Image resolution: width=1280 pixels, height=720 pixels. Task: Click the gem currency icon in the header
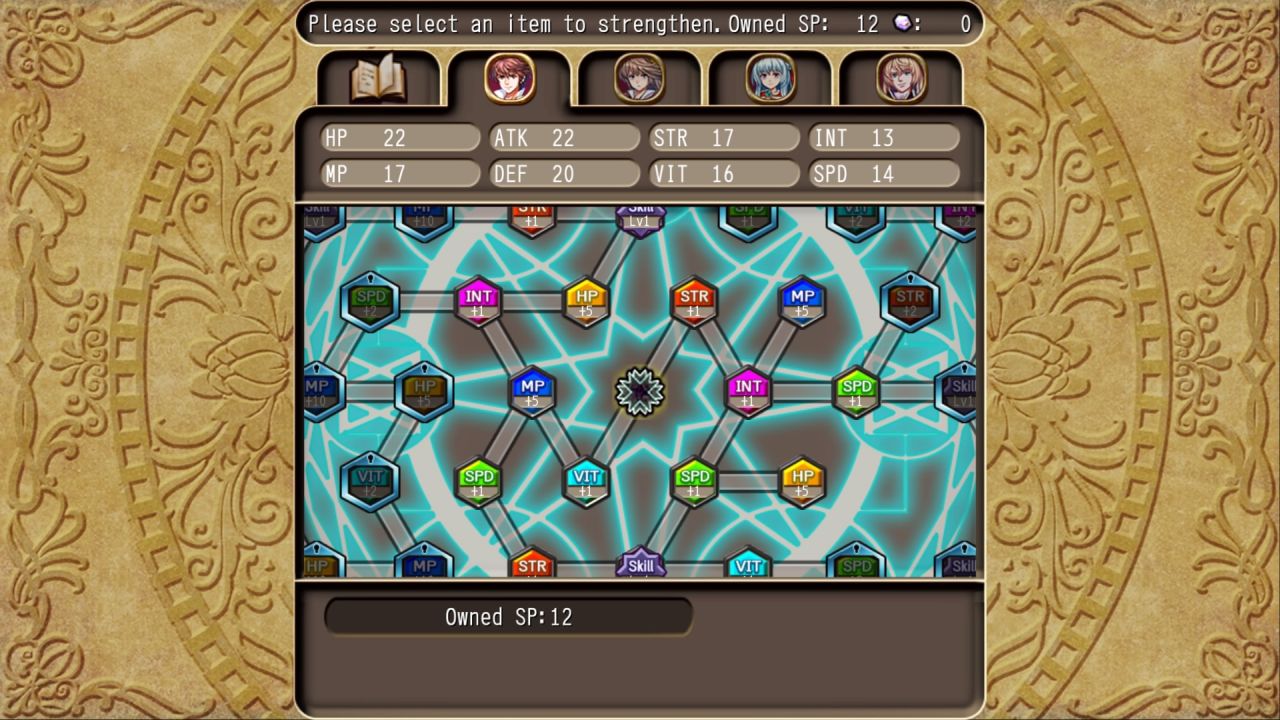[x=903, y=24]
